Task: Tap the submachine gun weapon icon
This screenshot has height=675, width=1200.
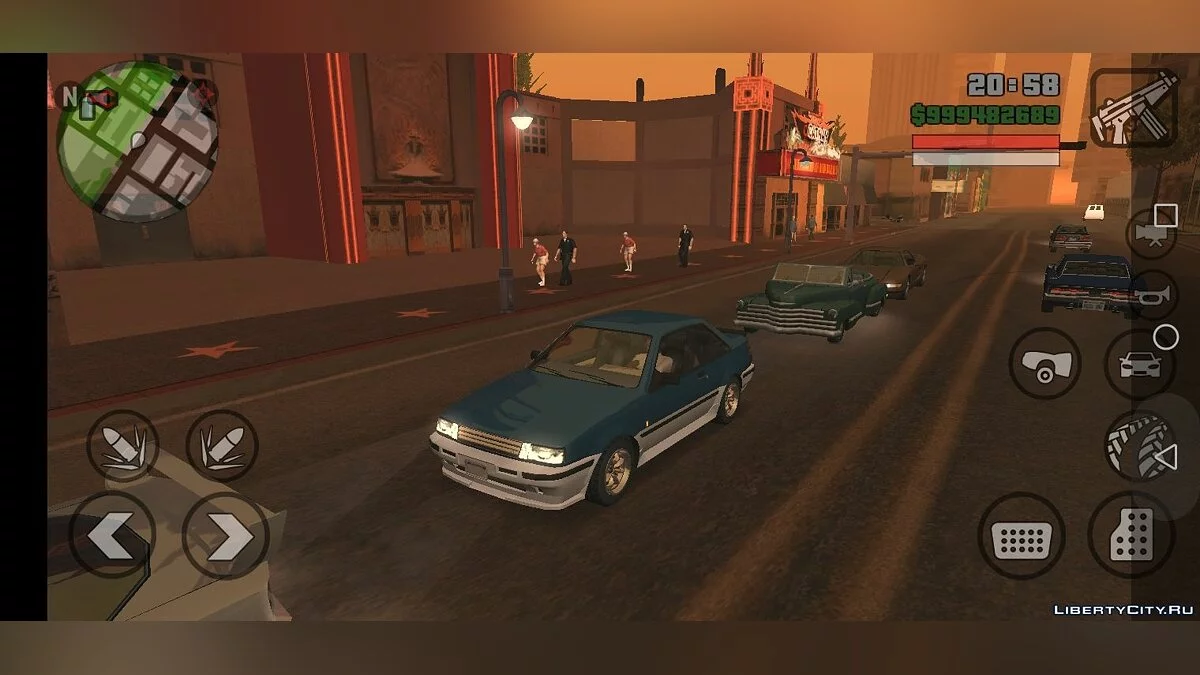Action: (x=1132, y=107)
